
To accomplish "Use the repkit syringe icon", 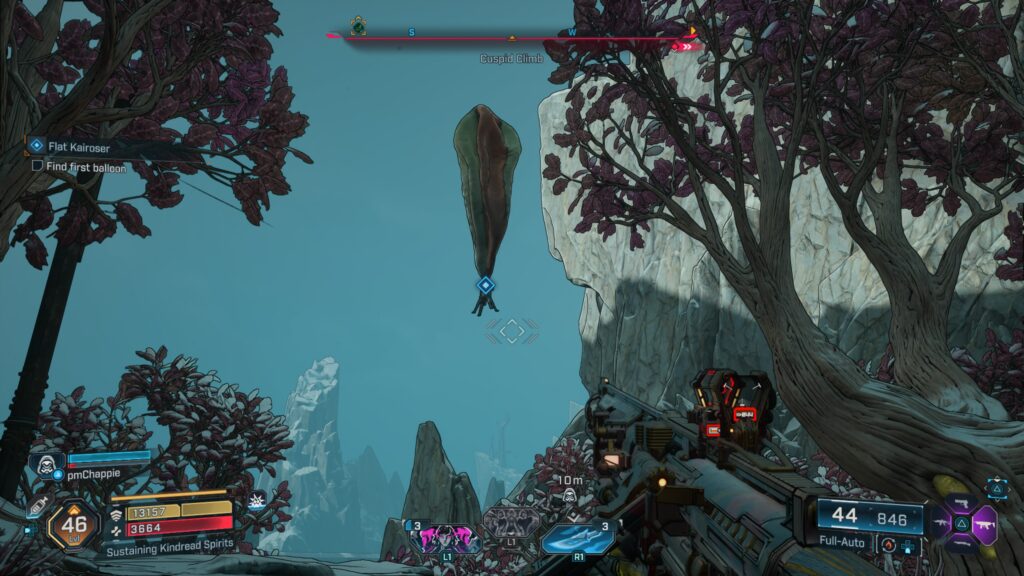I will click(36, 507).
